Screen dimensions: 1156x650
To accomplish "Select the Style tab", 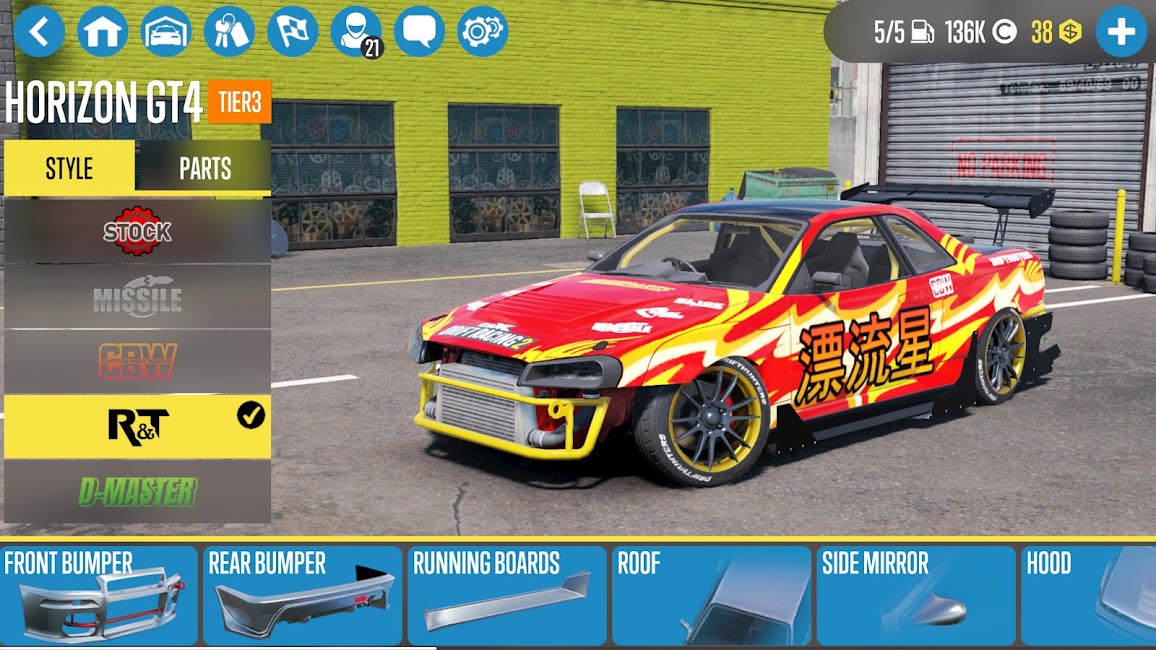I will (69, 168).
